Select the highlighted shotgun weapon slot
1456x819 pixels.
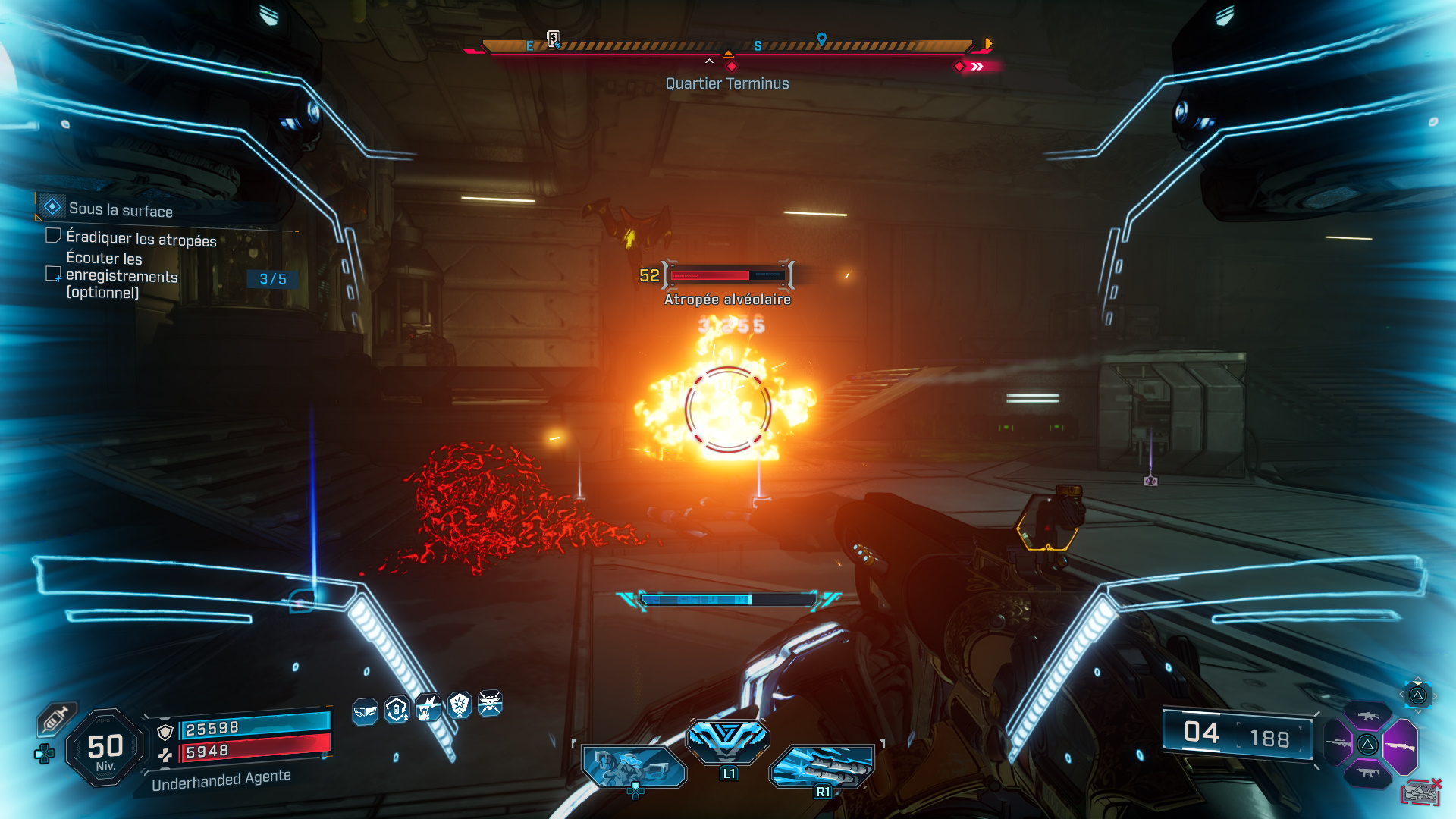(1399, 745)
